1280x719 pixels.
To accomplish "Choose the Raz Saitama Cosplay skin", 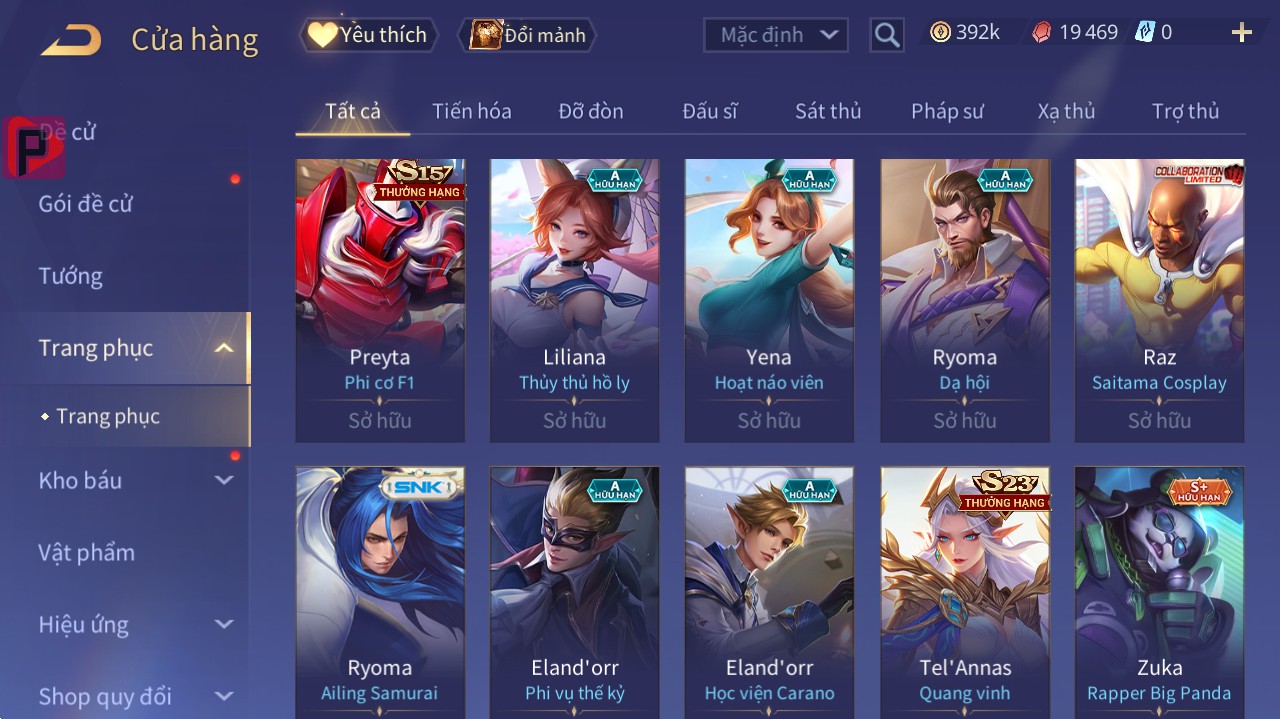I will pyautogui.click(x=1159, y=300).
